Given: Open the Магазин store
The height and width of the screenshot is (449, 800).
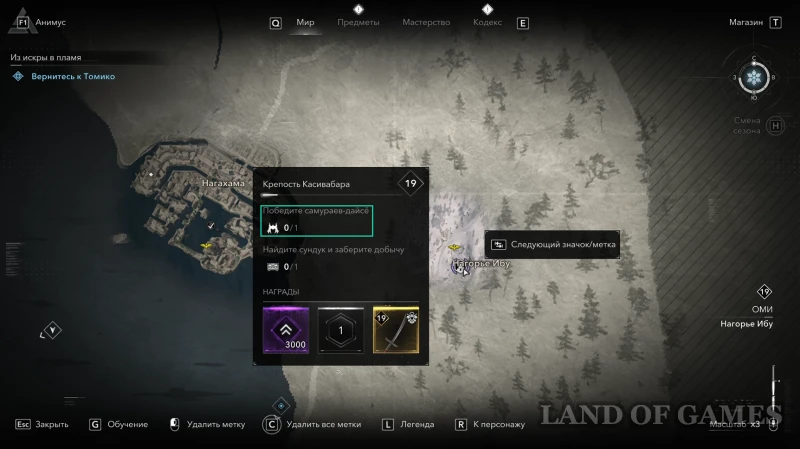Looking at the screenshot, I should (745, 21).
